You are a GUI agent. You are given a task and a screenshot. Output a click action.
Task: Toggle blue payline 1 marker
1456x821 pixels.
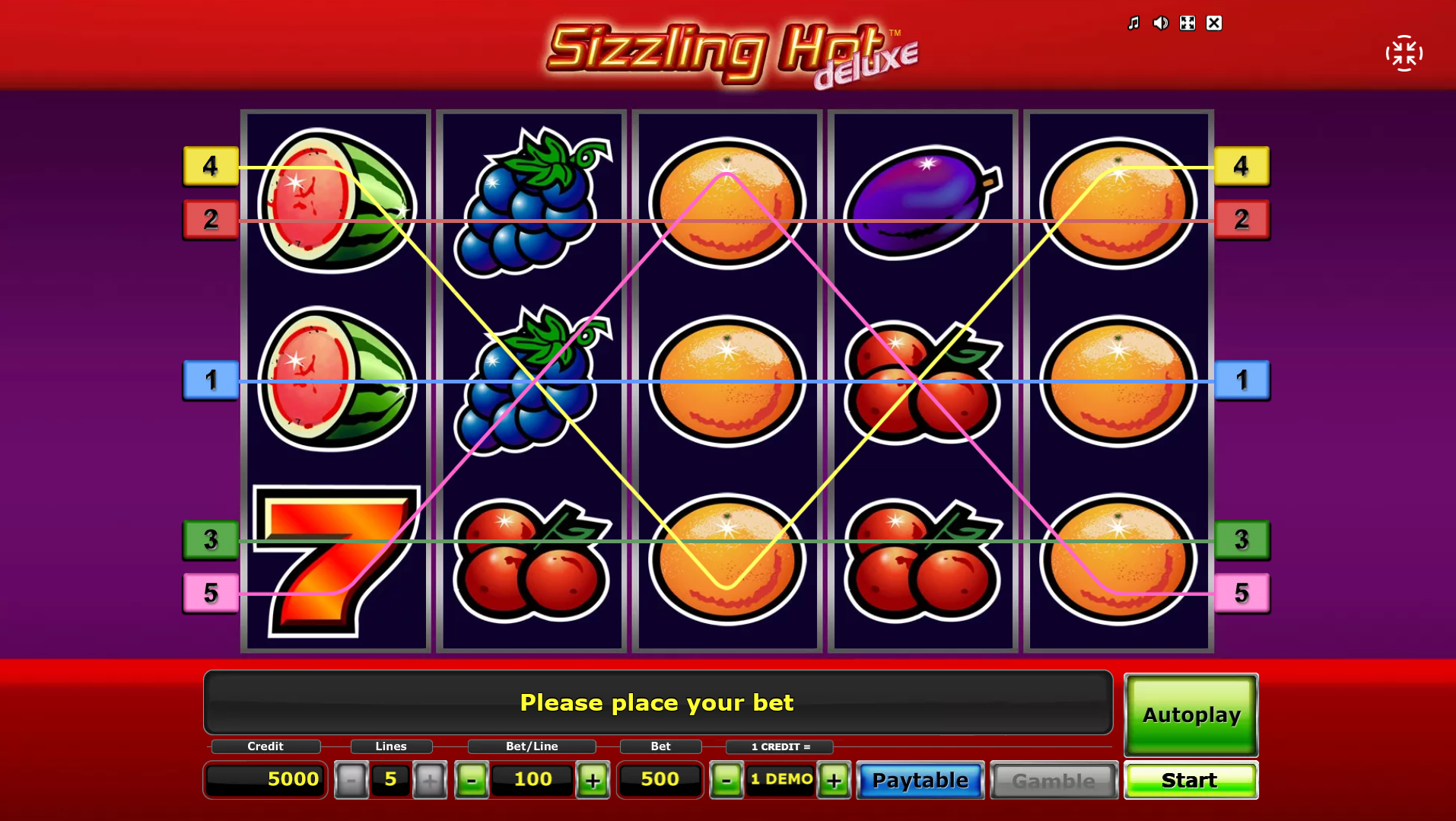210,380
